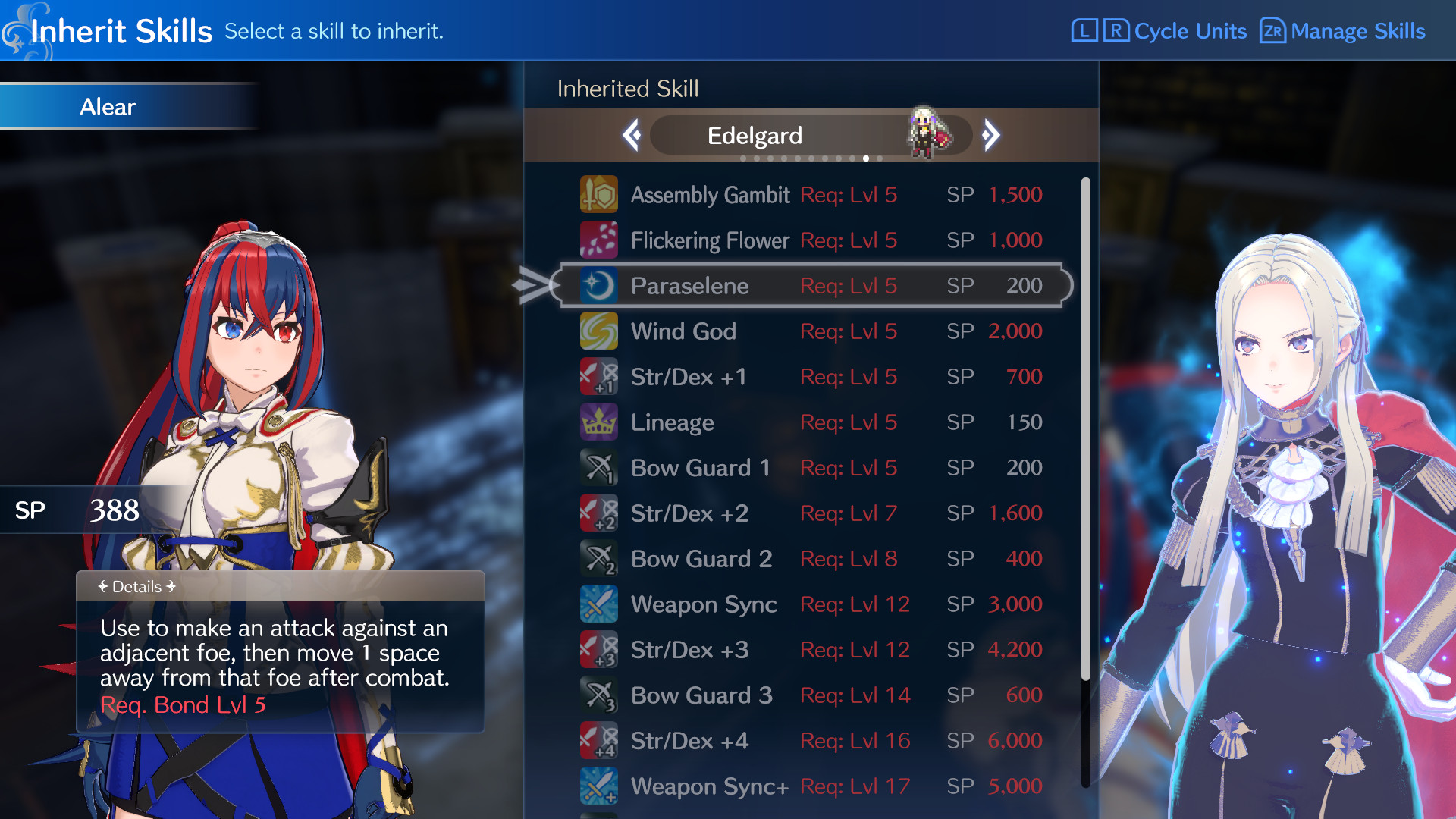Click the Wind God swirl icon
The height and width of the screenshot is (819, 1456).
pyautogui.click(x=599, y=331)
